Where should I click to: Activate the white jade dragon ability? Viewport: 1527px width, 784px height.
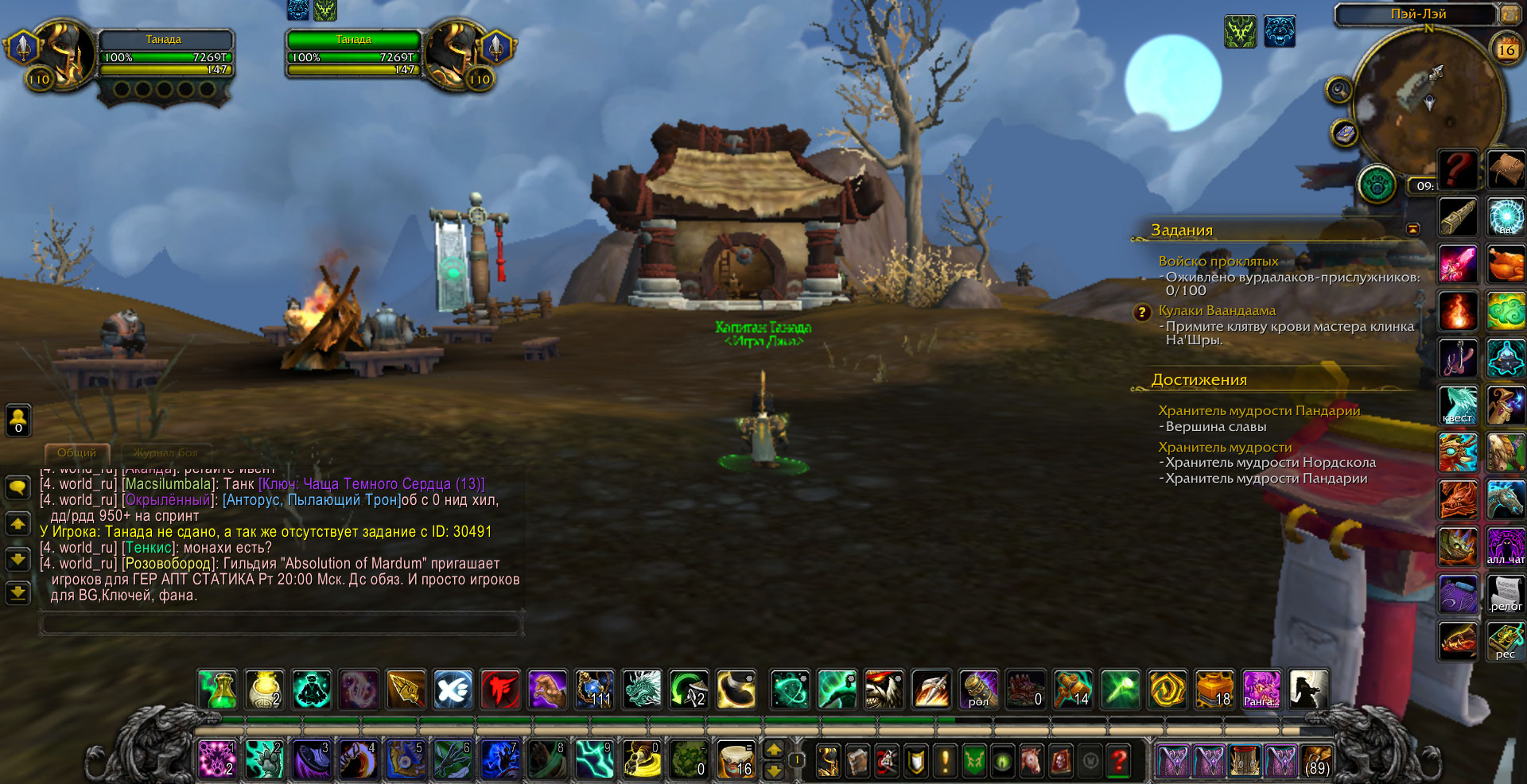[x=641, y=689]
